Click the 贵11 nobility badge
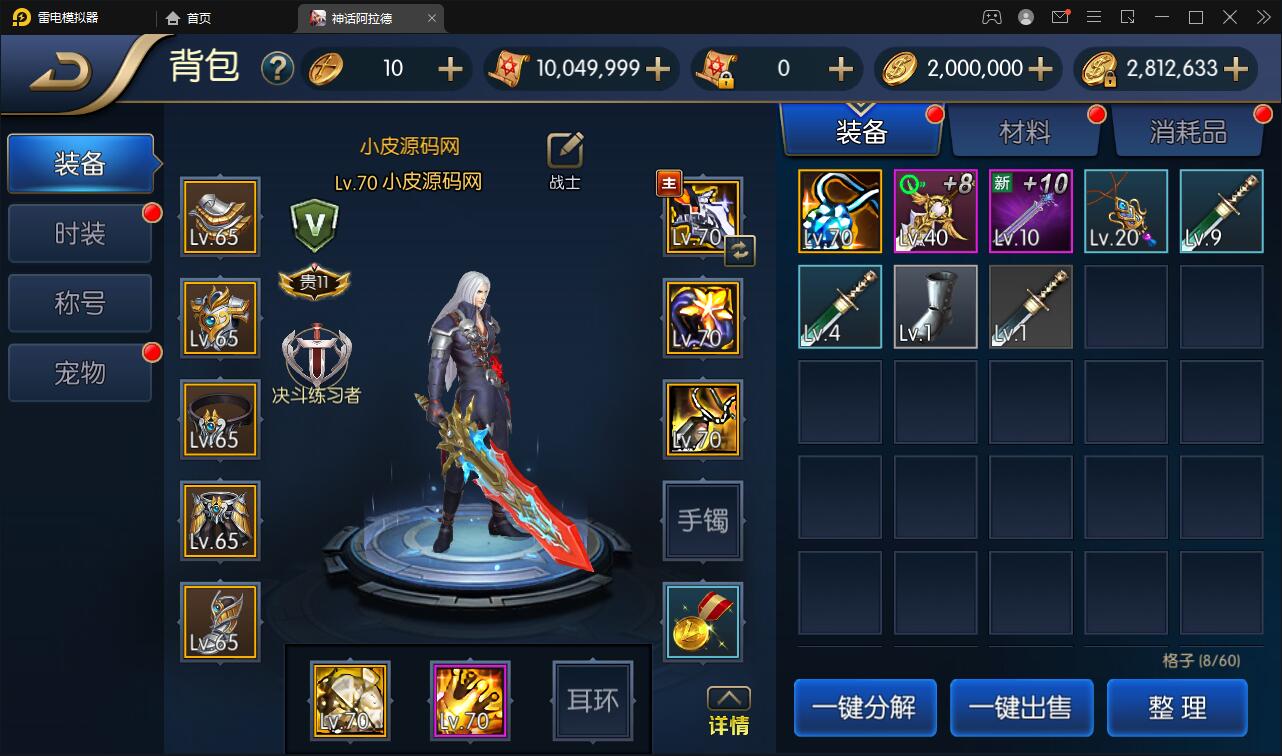The image size is (1282, 756). tap(316, 283)
